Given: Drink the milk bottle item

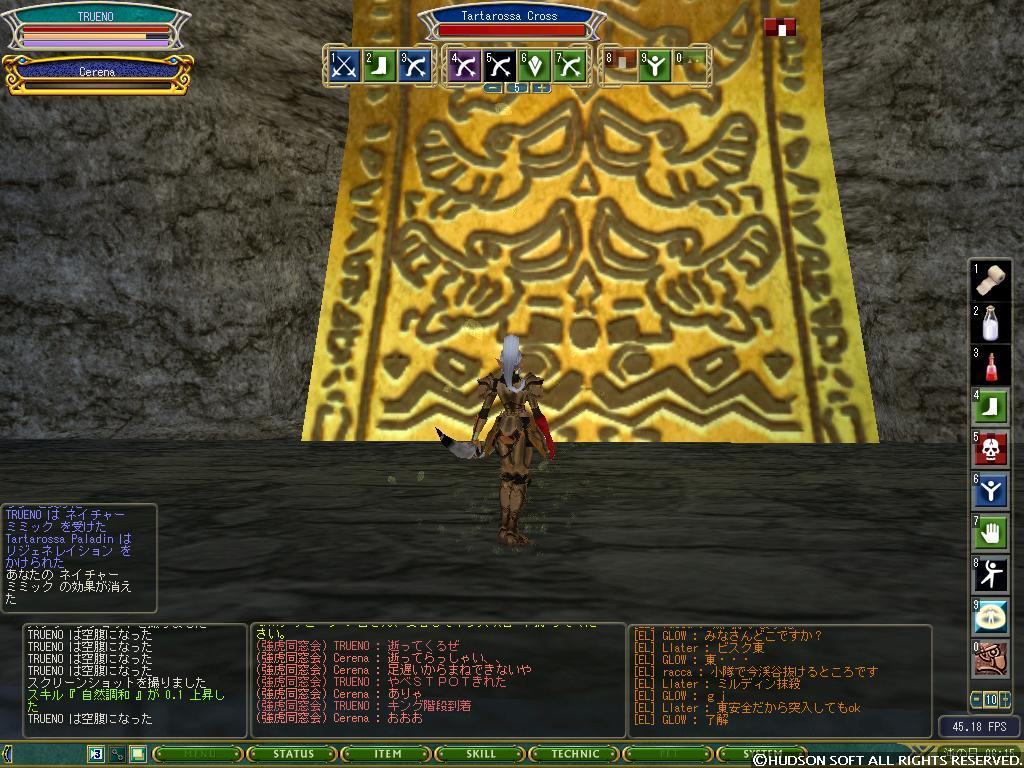Looking at the screenshot, I should [991, 324].
